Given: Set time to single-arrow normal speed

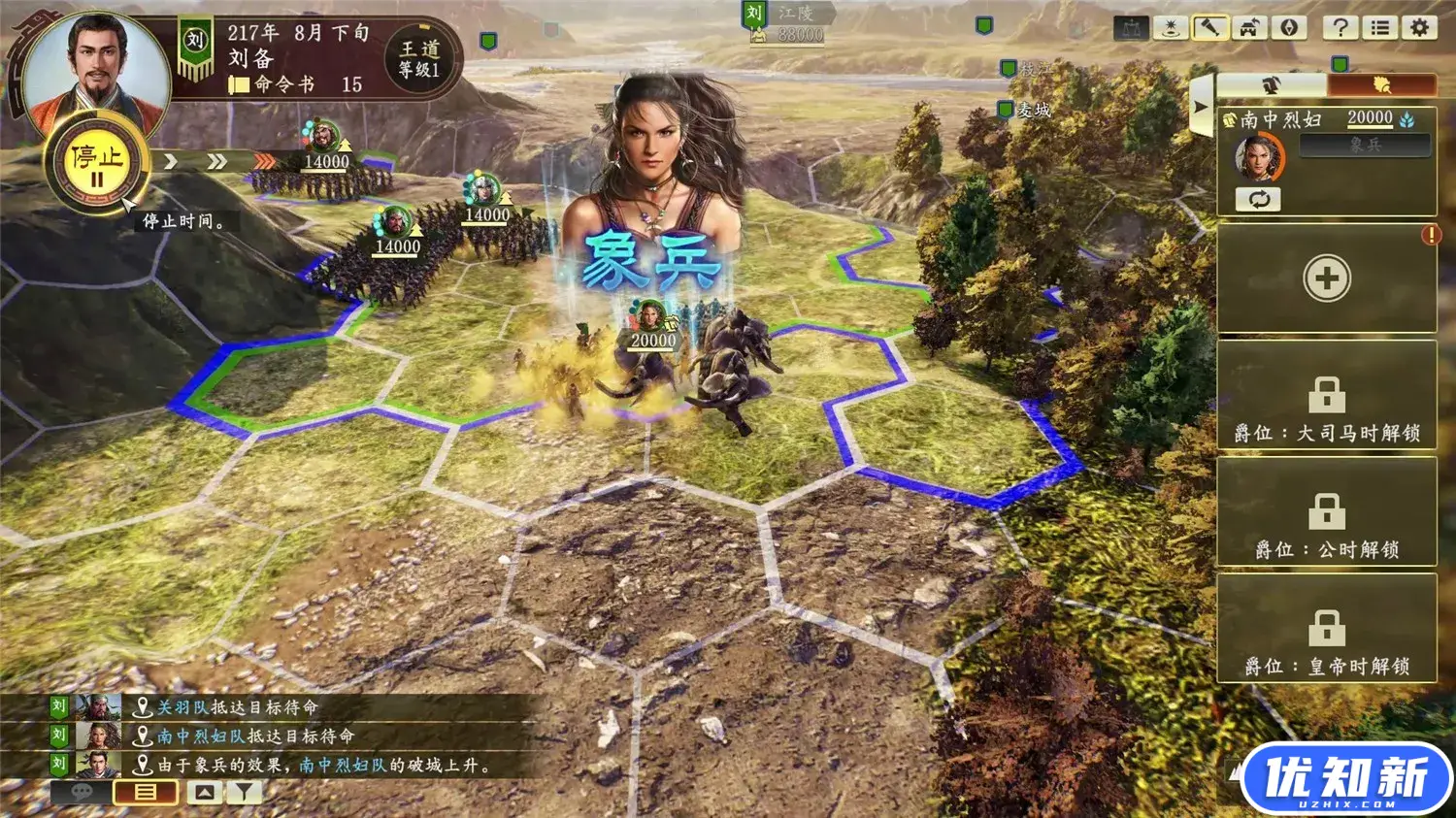Looking at the screenshot, I should point(170,160).
